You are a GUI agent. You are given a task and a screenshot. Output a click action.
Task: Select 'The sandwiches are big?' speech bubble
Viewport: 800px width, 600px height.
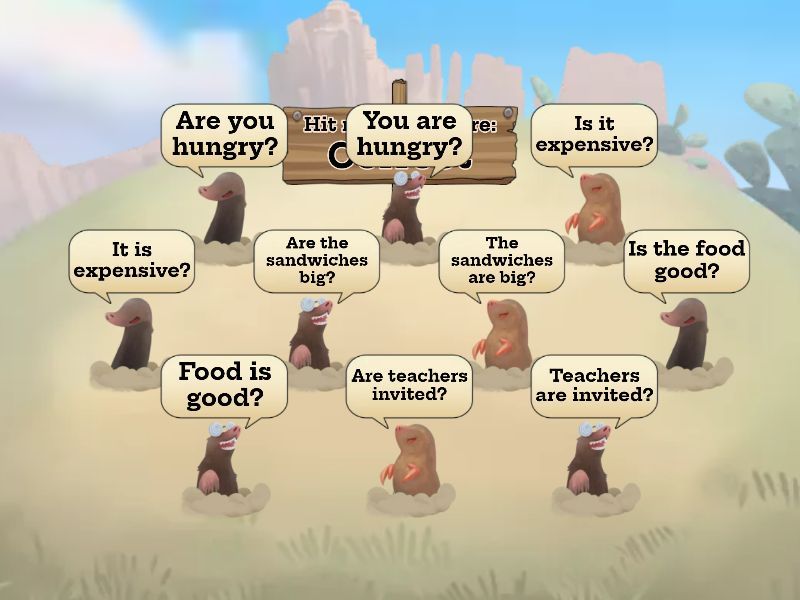click(x=501, y=260)
